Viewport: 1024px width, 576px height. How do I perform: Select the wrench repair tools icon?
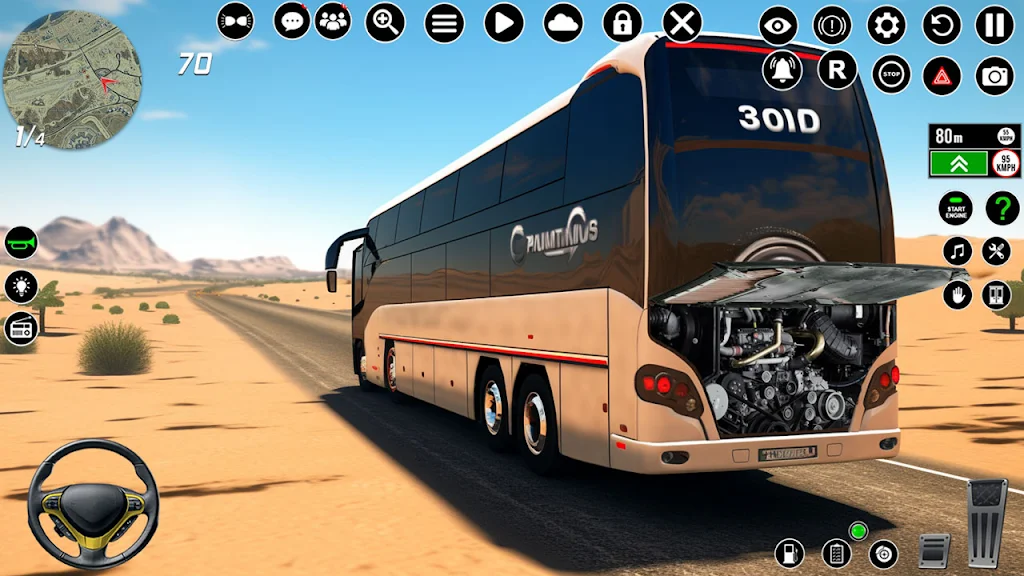pyautogui.click(x=996, y=251)
